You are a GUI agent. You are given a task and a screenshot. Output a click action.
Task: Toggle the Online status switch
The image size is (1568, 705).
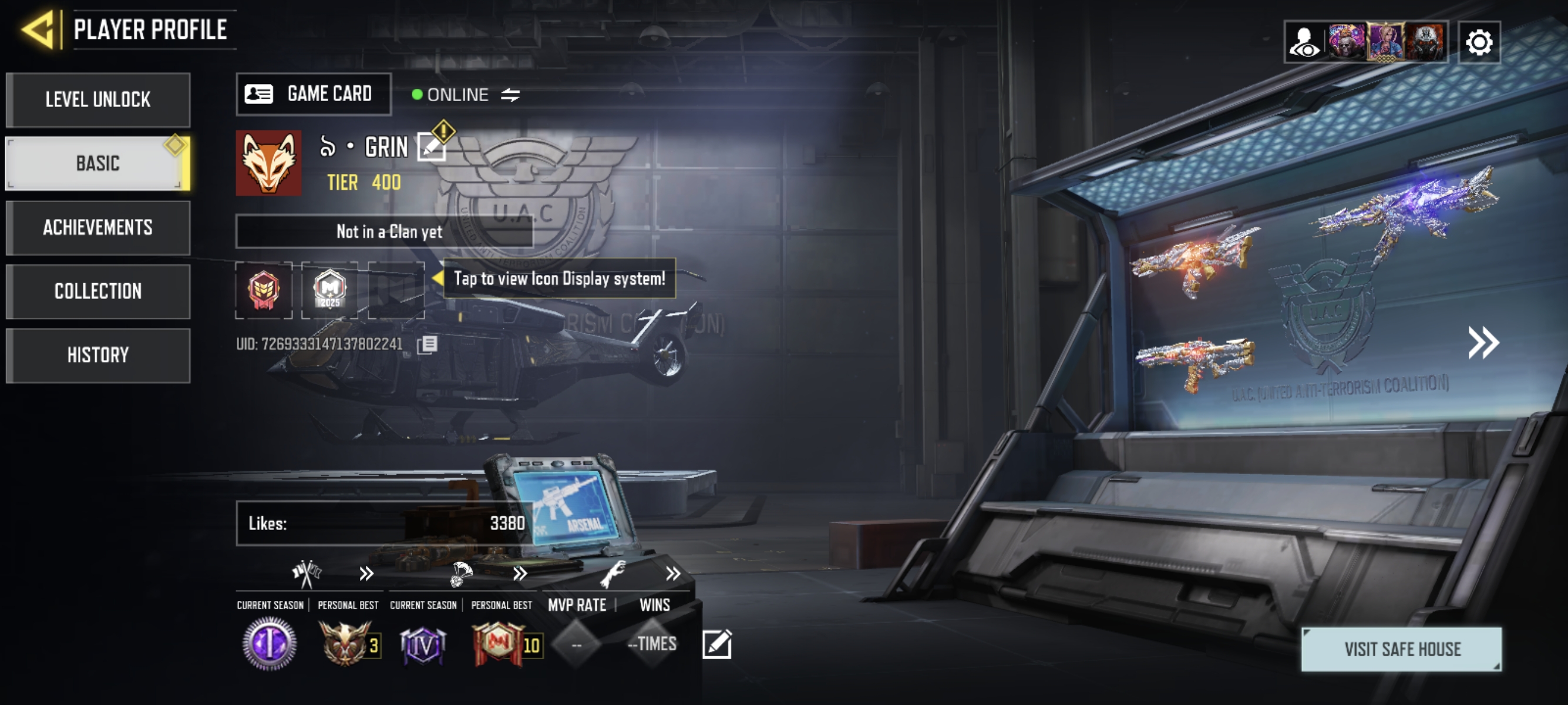(510, 95)
